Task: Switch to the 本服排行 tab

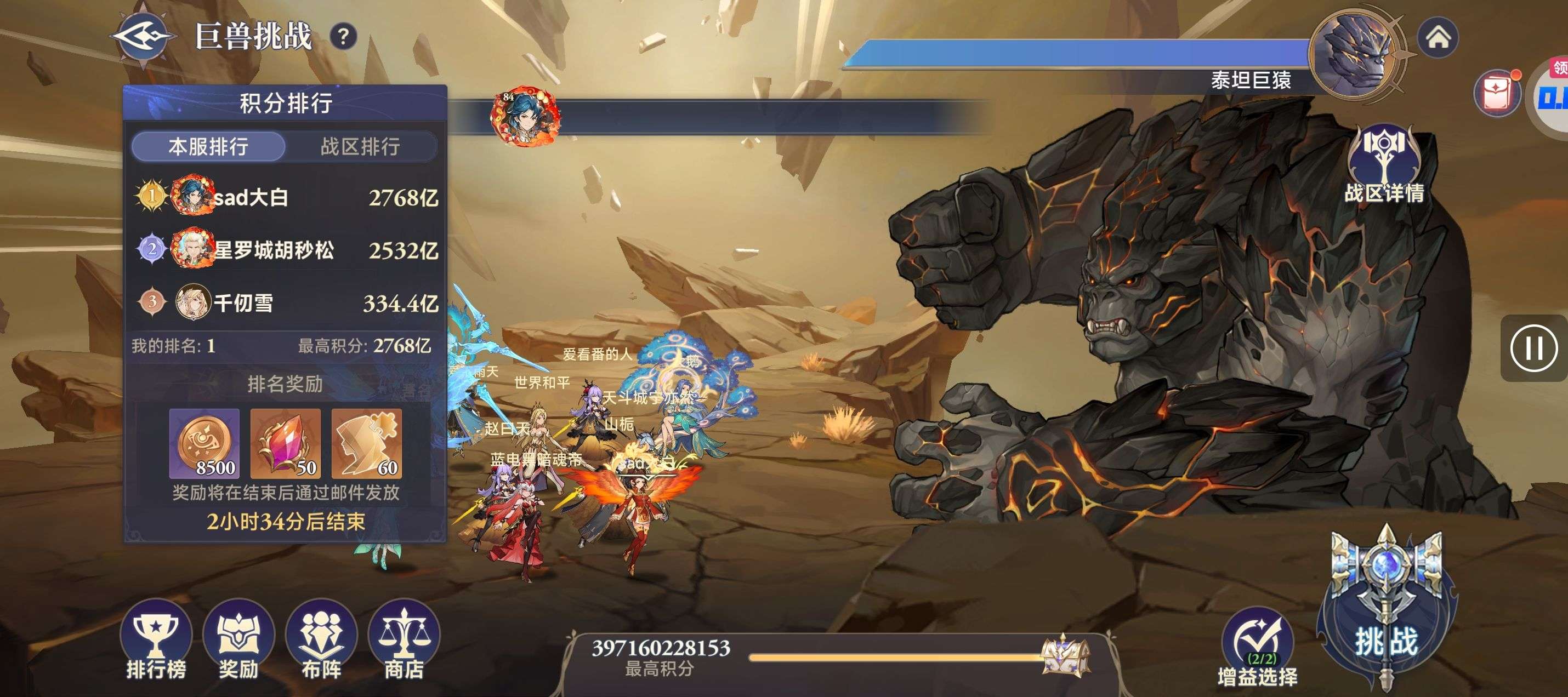Action: click(x=208, y=146)
